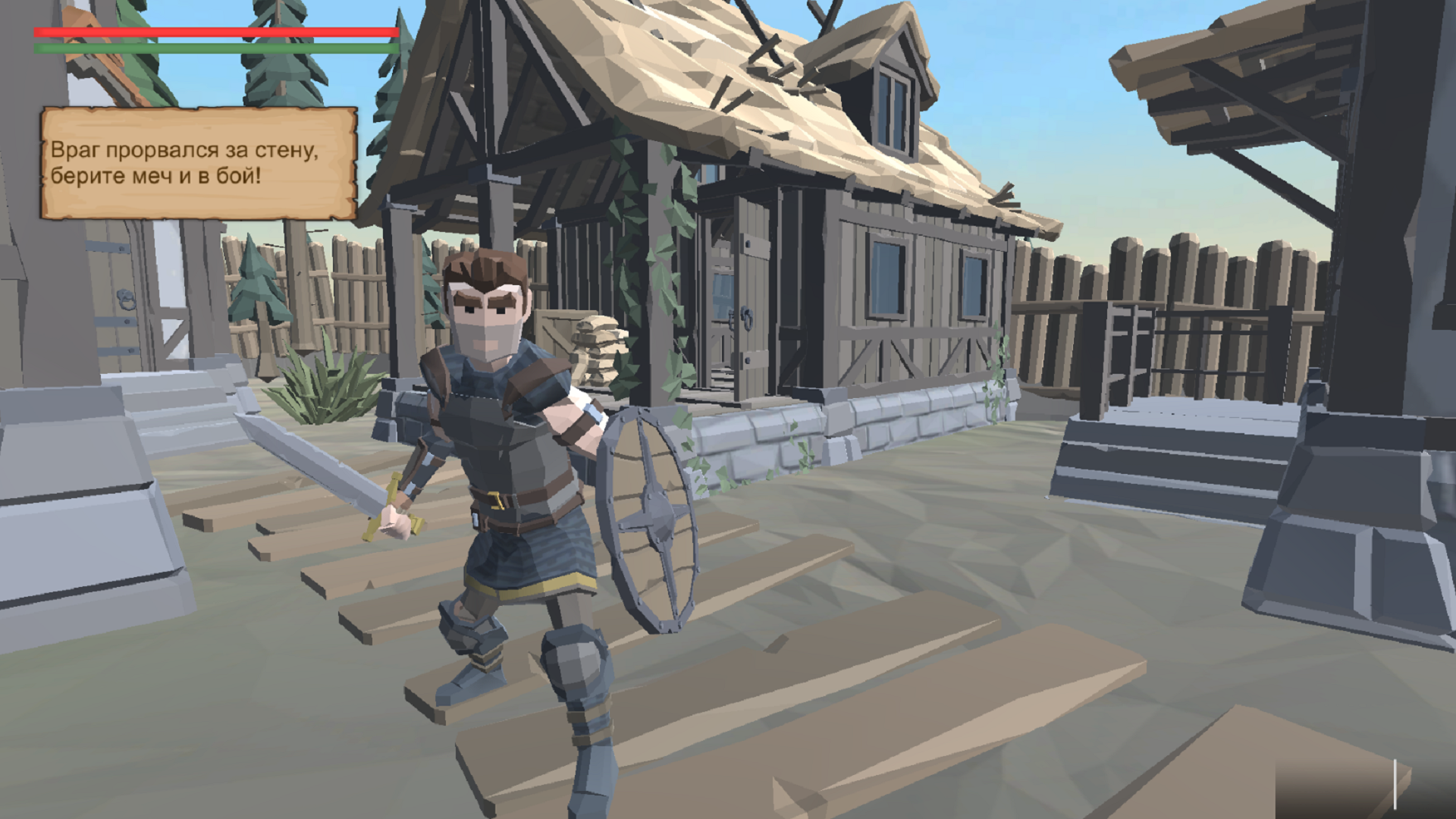Click the red health bar
Image resolution: width=1456 pixels, height=819 pixels.
212,32
